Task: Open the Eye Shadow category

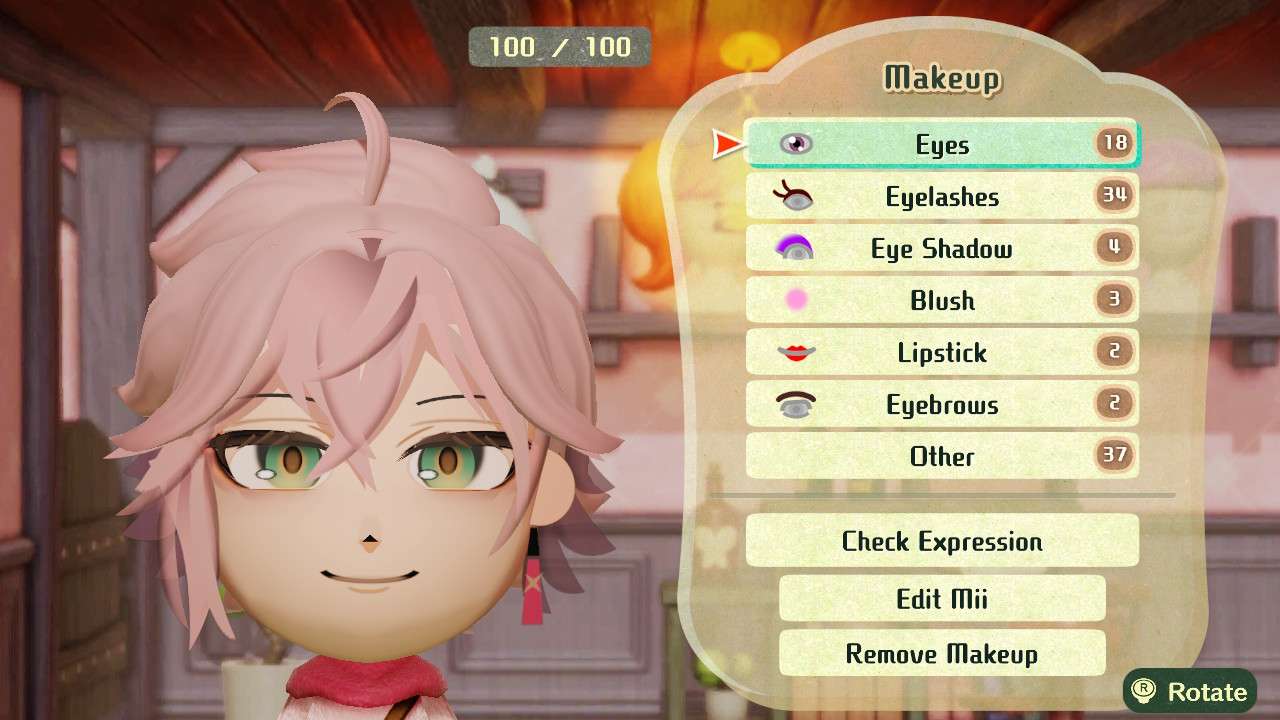Action: [x=940, y=248]
